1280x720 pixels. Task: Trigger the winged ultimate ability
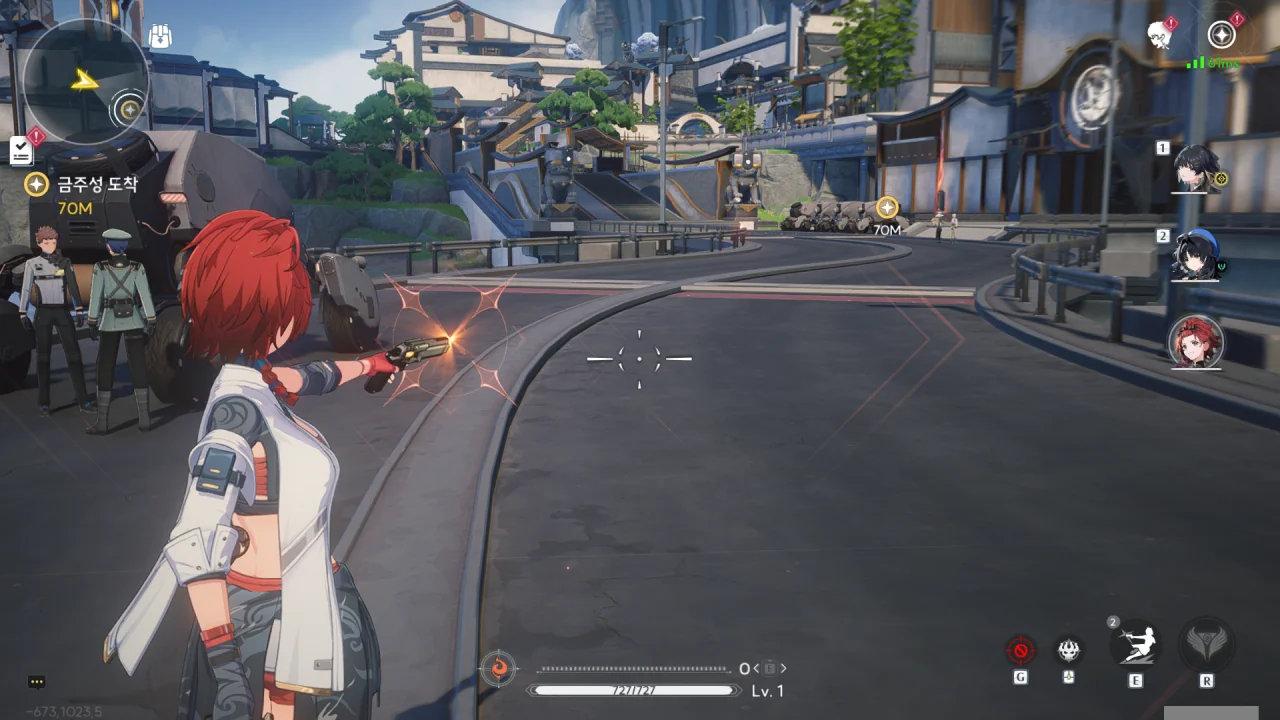[1206, 645]
